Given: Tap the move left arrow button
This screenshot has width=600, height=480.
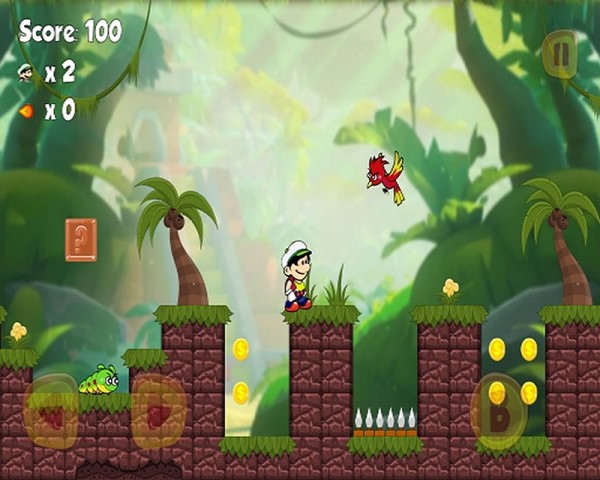Looking at the screenshot, I should [x=51, y=411].
